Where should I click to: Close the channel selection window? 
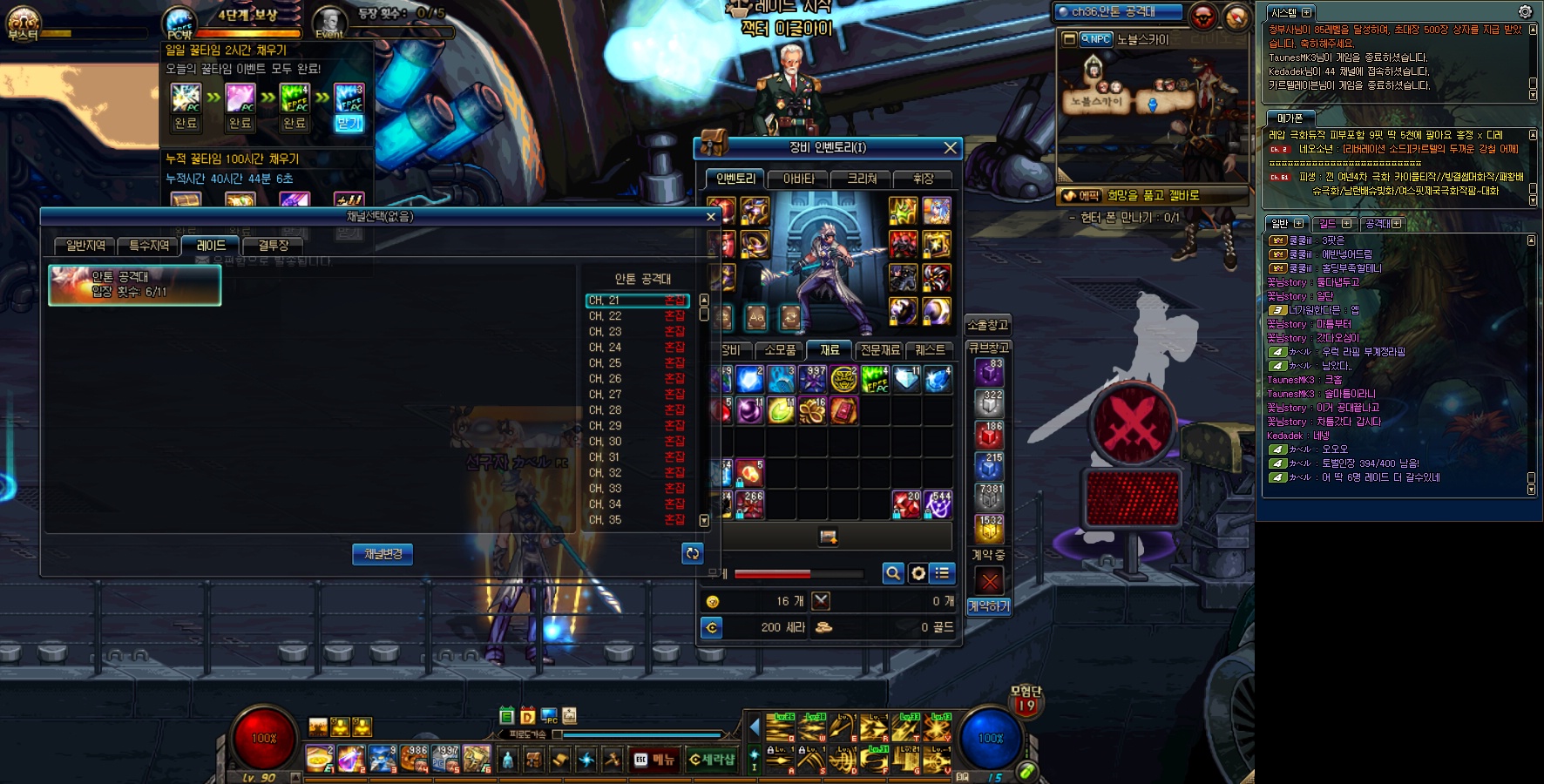tap(710, 217)
